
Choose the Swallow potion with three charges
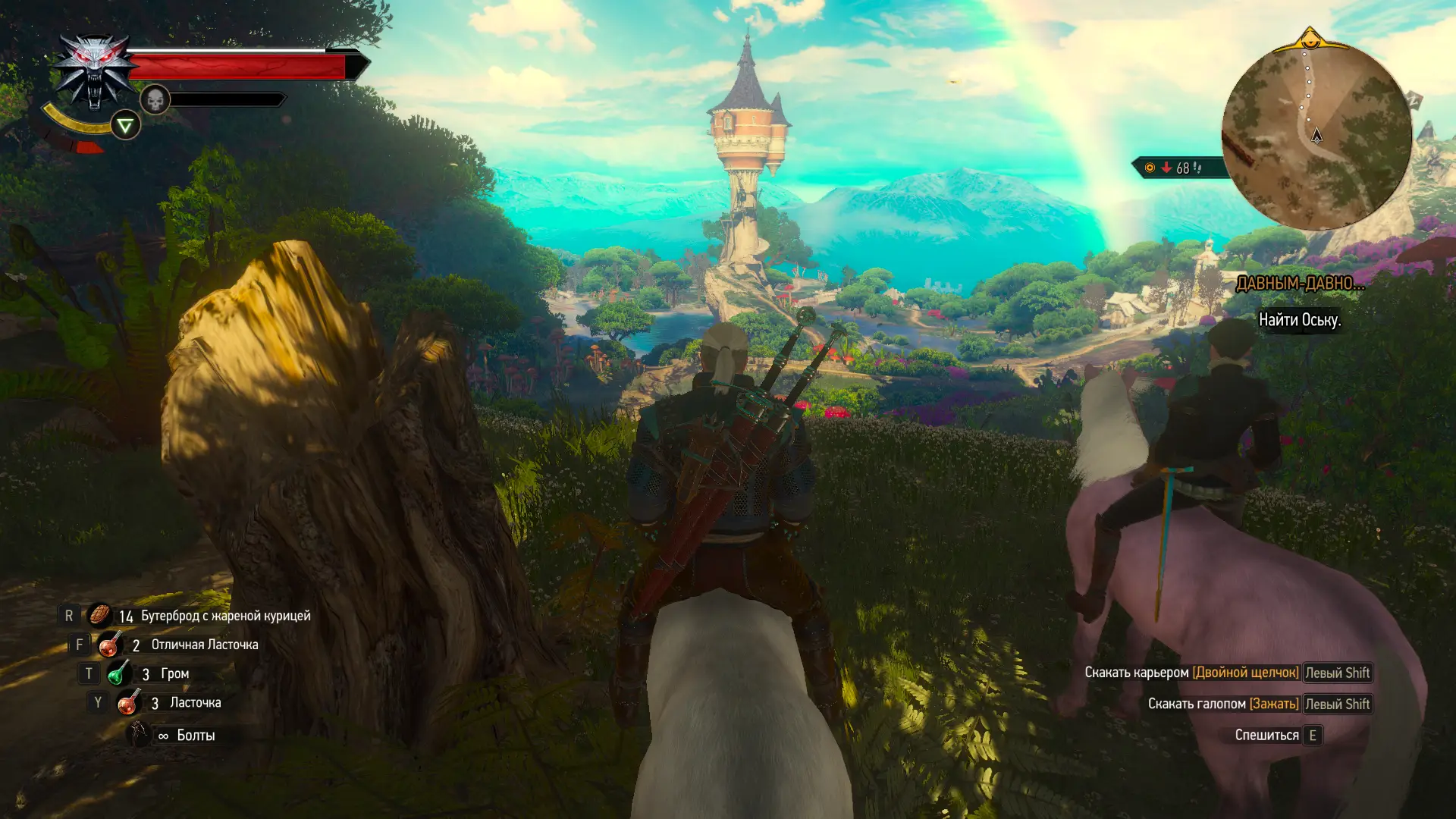coord(128,703)
